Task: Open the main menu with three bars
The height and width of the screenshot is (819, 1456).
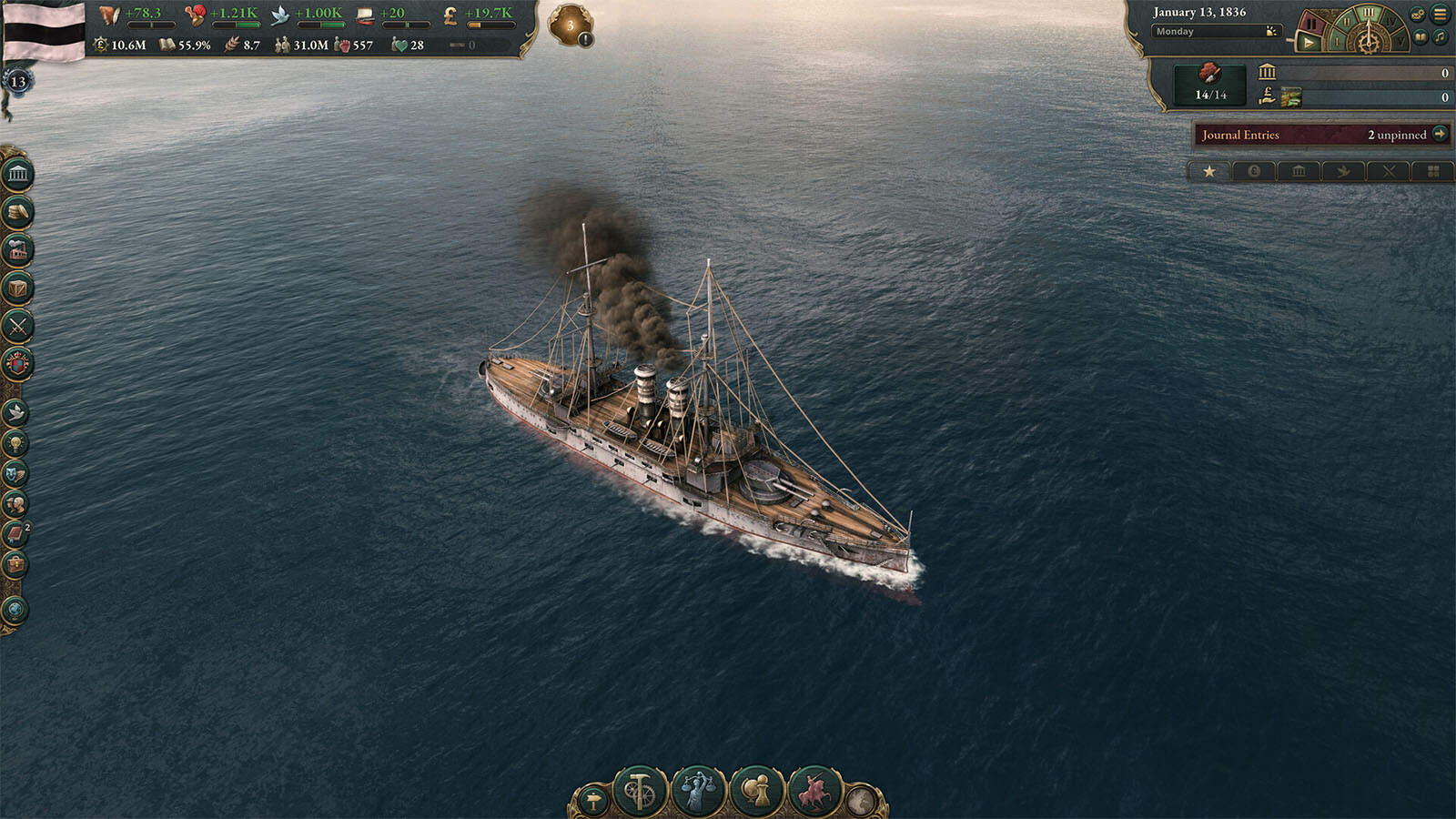Action: click(x=1440, y=14)
